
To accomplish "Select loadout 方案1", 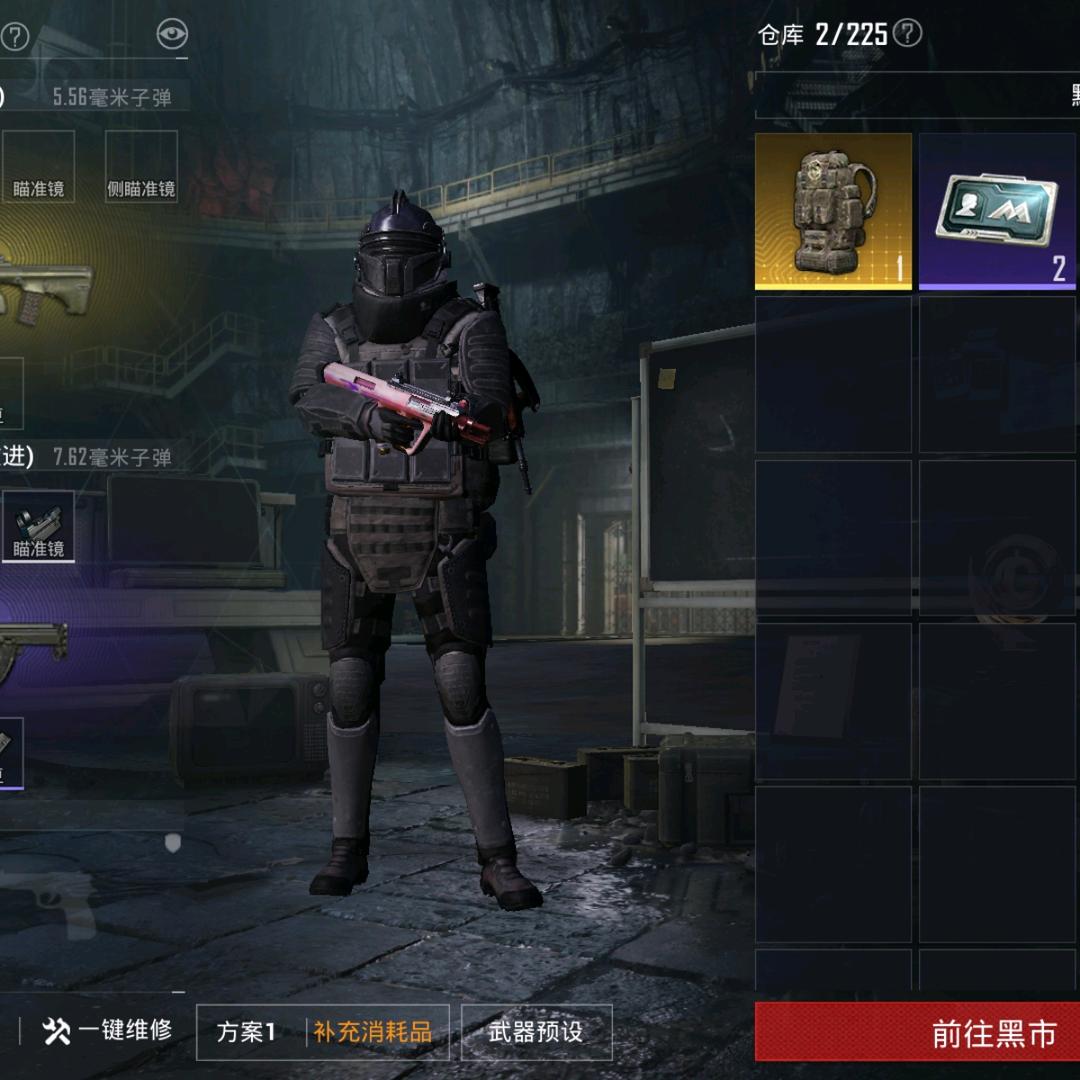I will (x=247, y=1032).
